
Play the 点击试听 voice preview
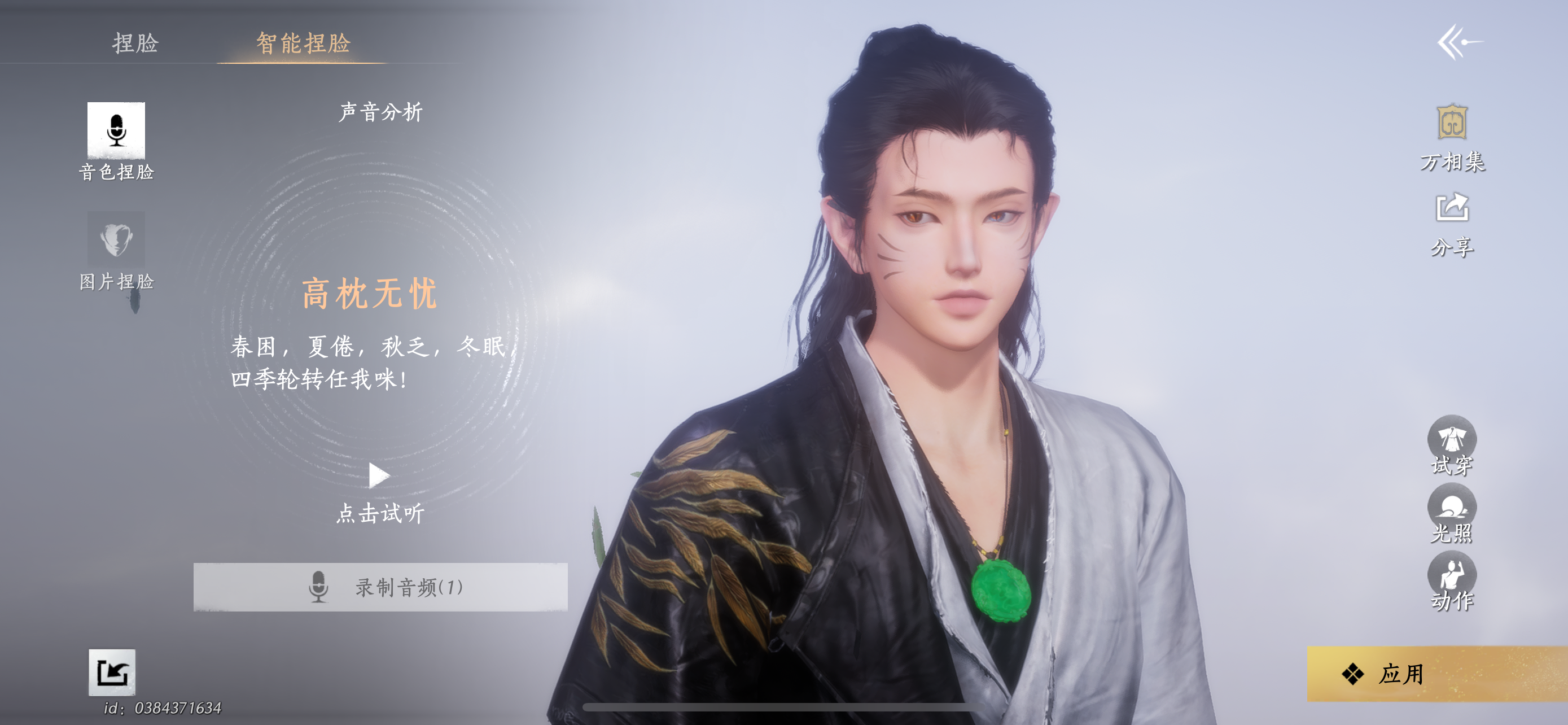(379, 475)
